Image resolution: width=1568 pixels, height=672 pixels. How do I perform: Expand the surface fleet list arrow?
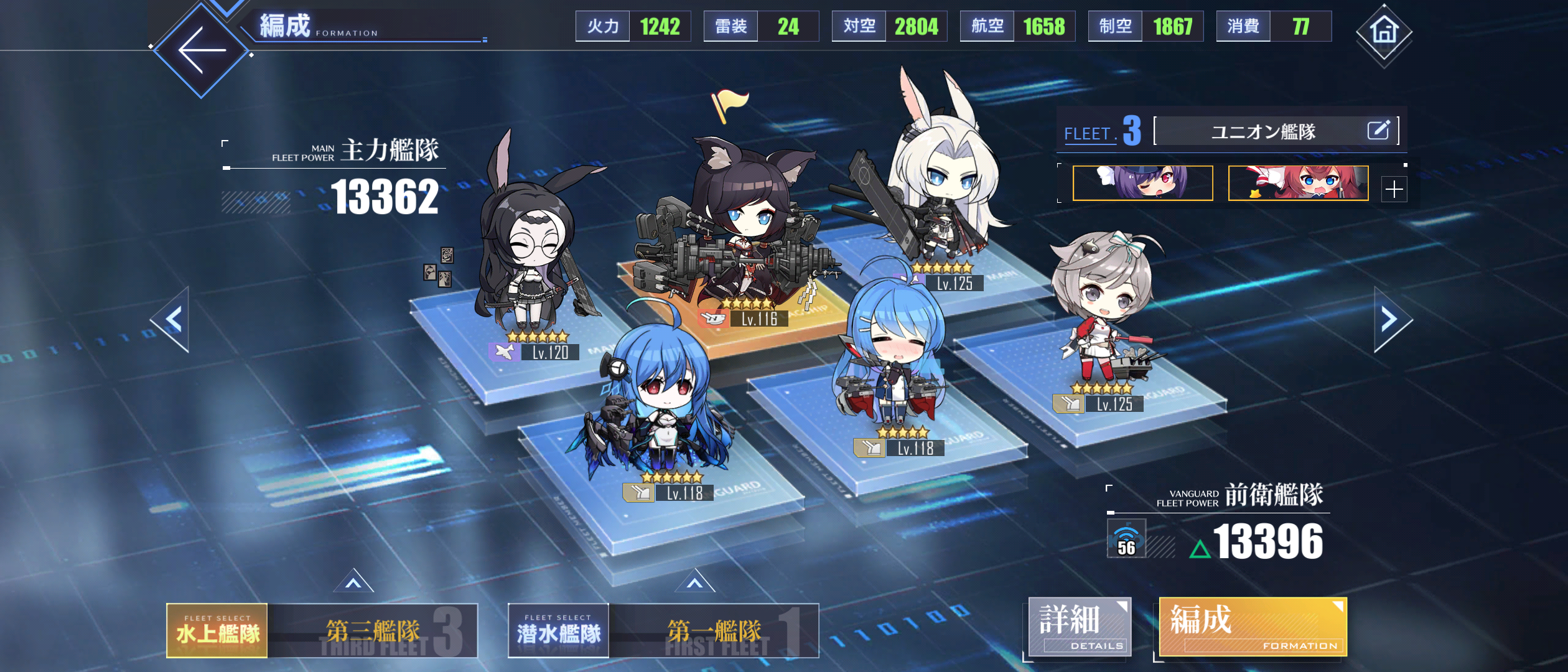click(x=353, y=582)
